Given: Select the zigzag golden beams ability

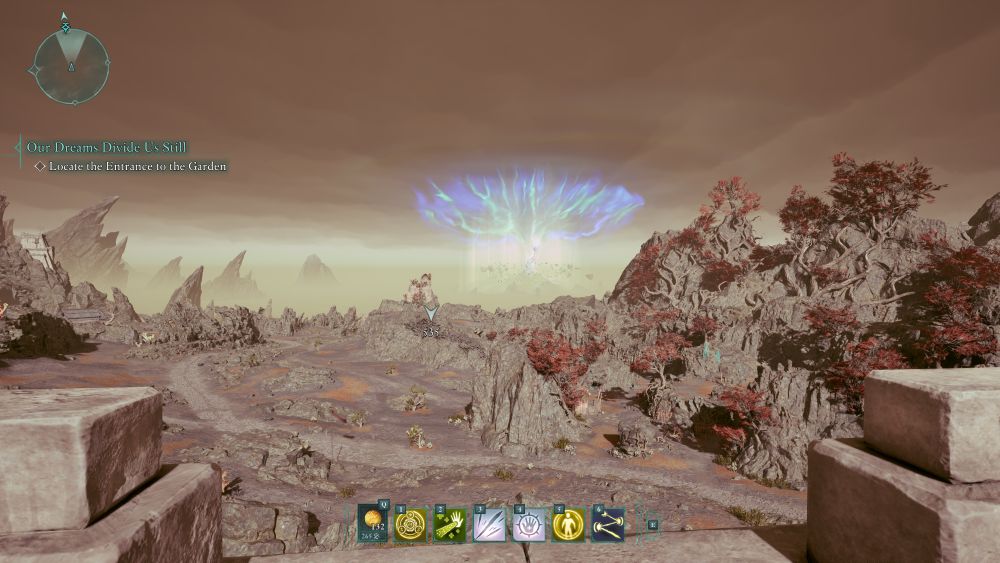Looking at the screenshot, I should click(607, 524).
